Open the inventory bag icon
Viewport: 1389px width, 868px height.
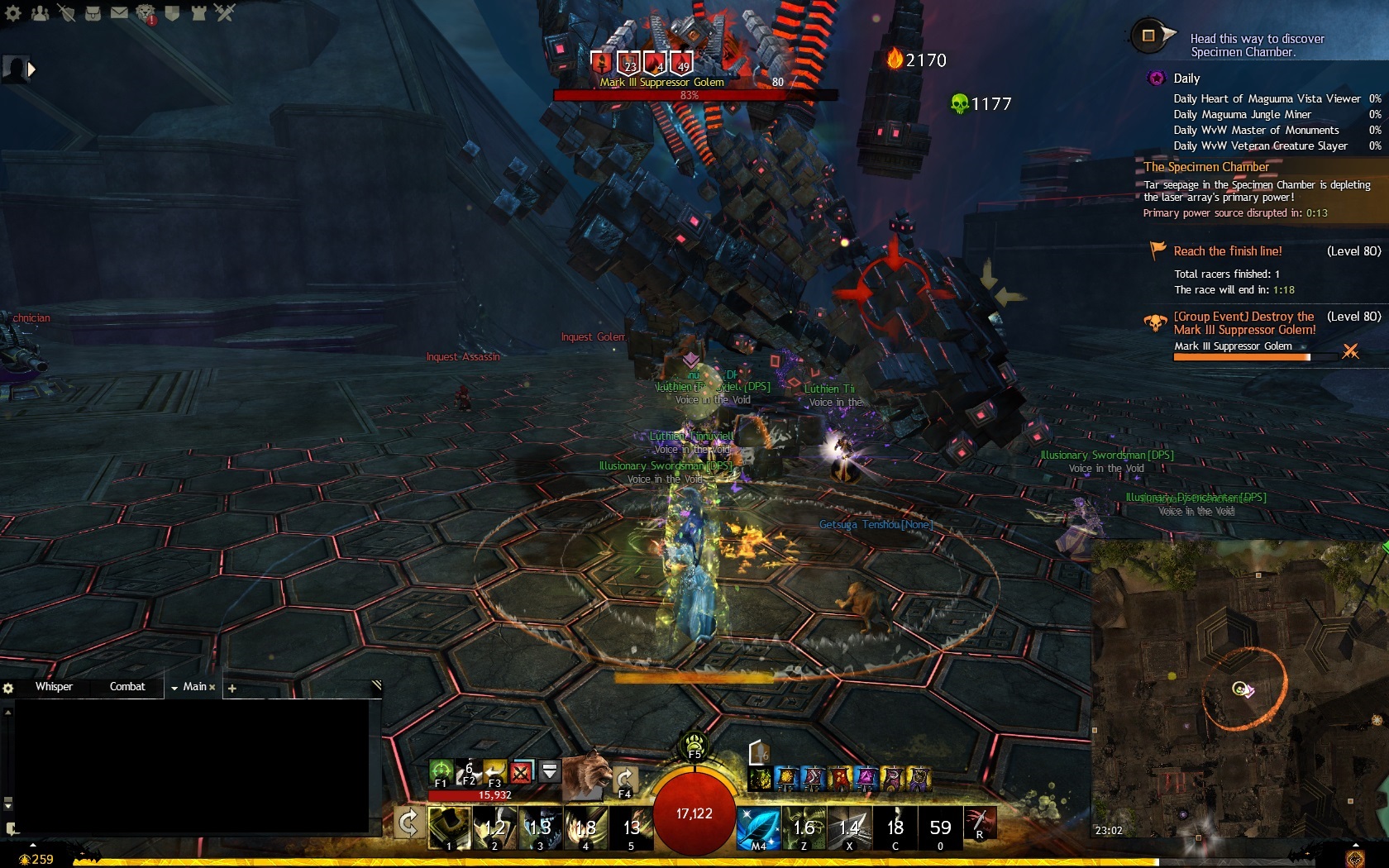(93, 12)
